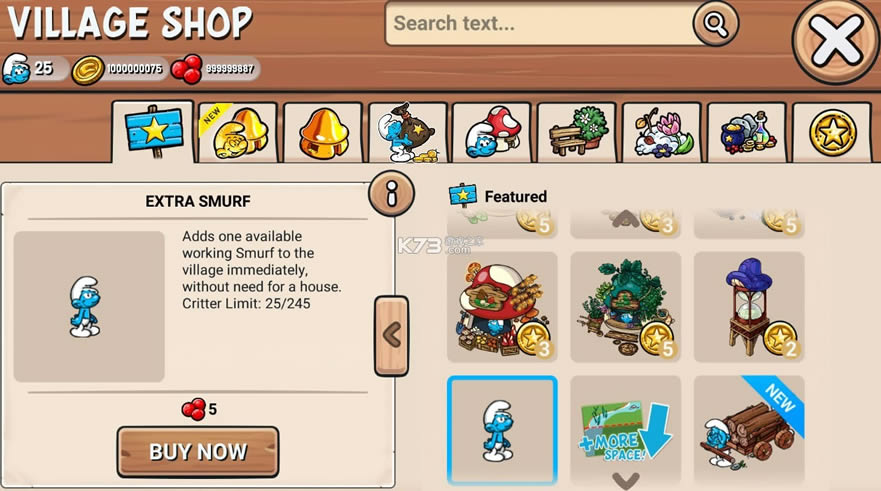Image resolution: width=881 pixels, height=491 pixels.
Task: Select the red mushroom Smurf tab
Action: 491,134
